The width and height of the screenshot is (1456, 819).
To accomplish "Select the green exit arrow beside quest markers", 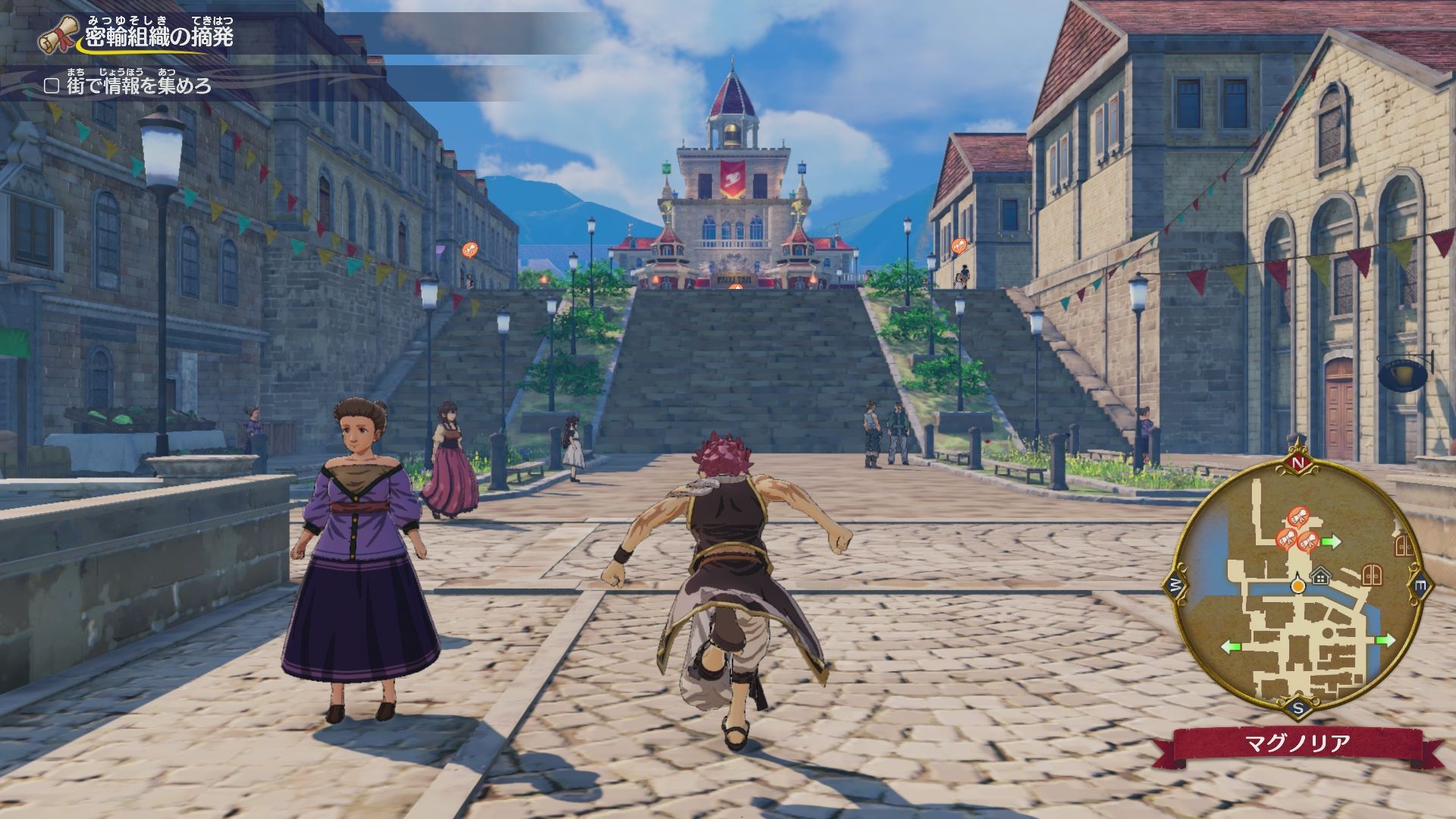I will click(1332, 541).
